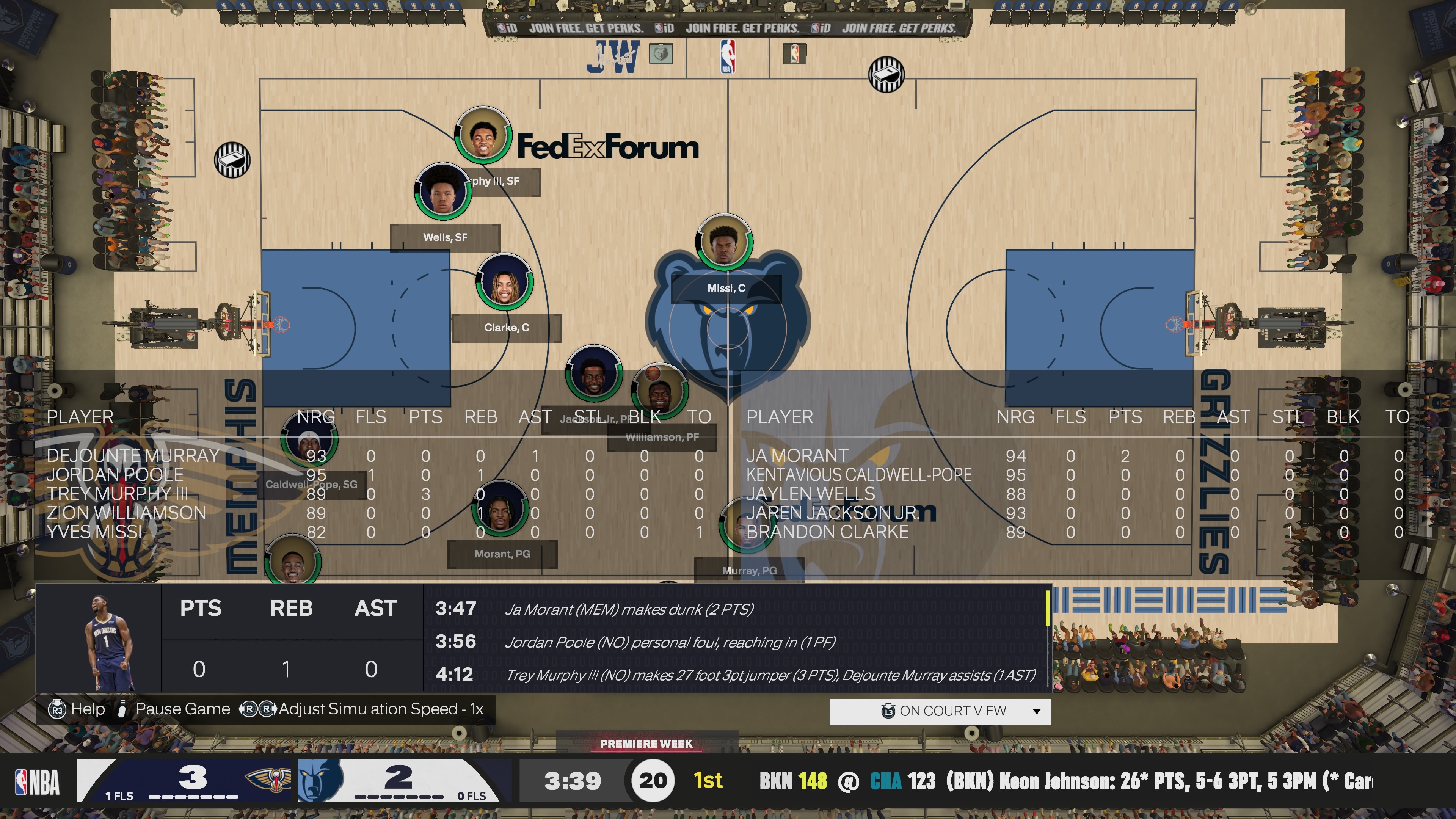This screenshot has width=1456, height=819.
Task: Click the play-by-play scrollbar
Action: coord(1047,608)
